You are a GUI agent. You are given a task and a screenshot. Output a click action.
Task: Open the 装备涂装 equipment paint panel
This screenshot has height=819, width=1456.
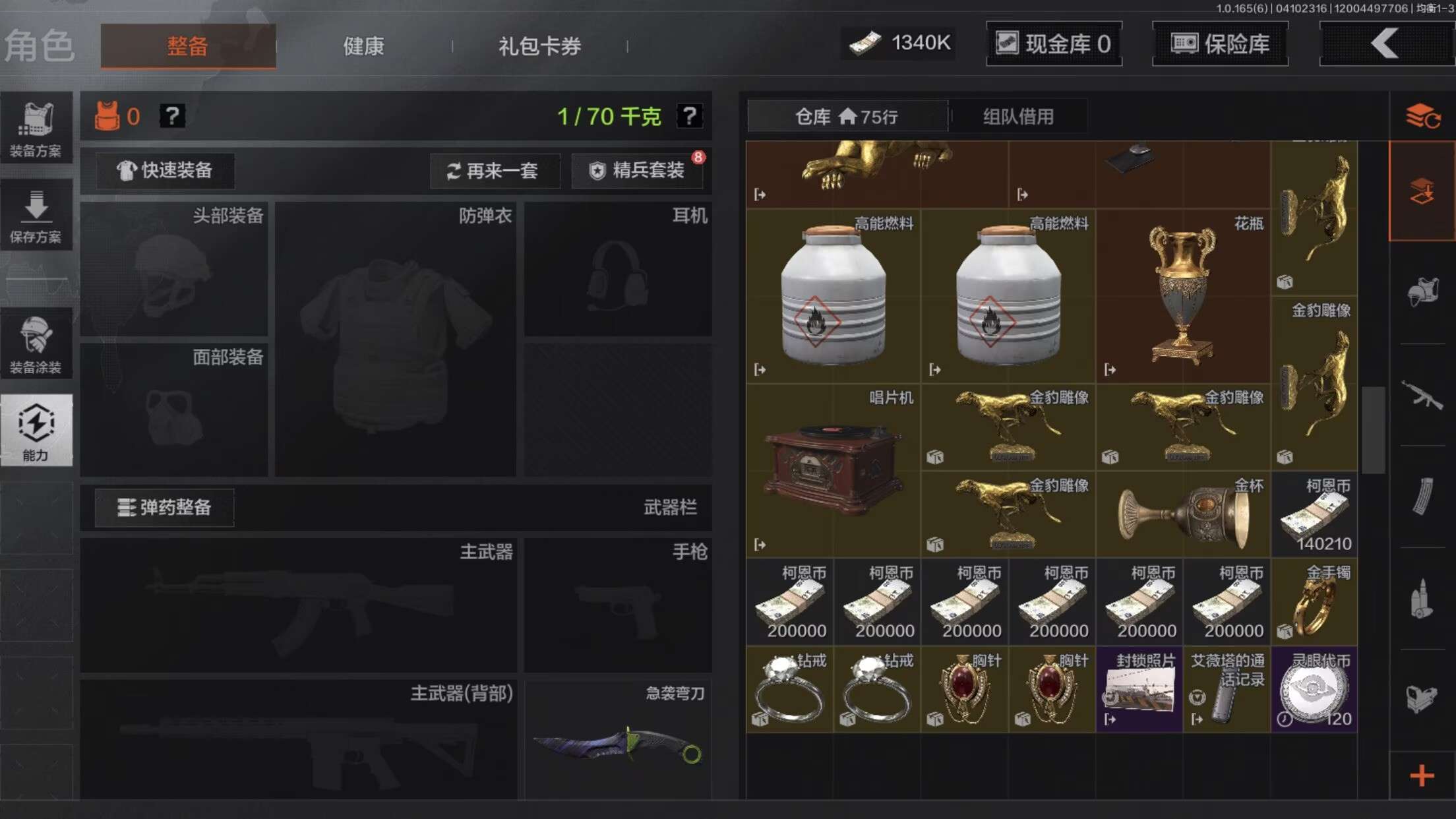[38, 343]
